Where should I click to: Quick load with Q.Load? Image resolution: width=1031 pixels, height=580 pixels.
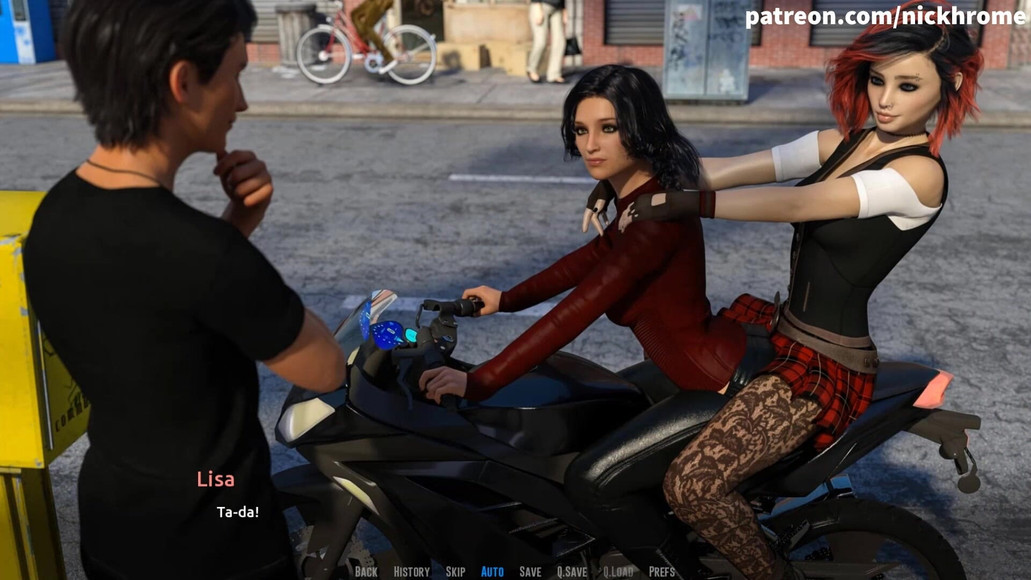(x=618, y=572)
